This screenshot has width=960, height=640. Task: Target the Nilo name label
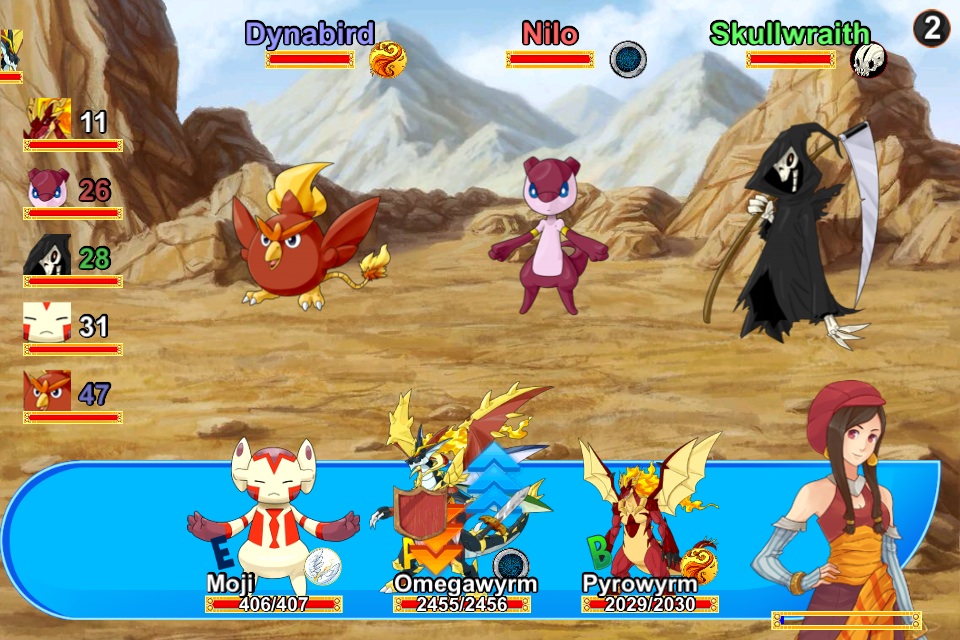550,34
